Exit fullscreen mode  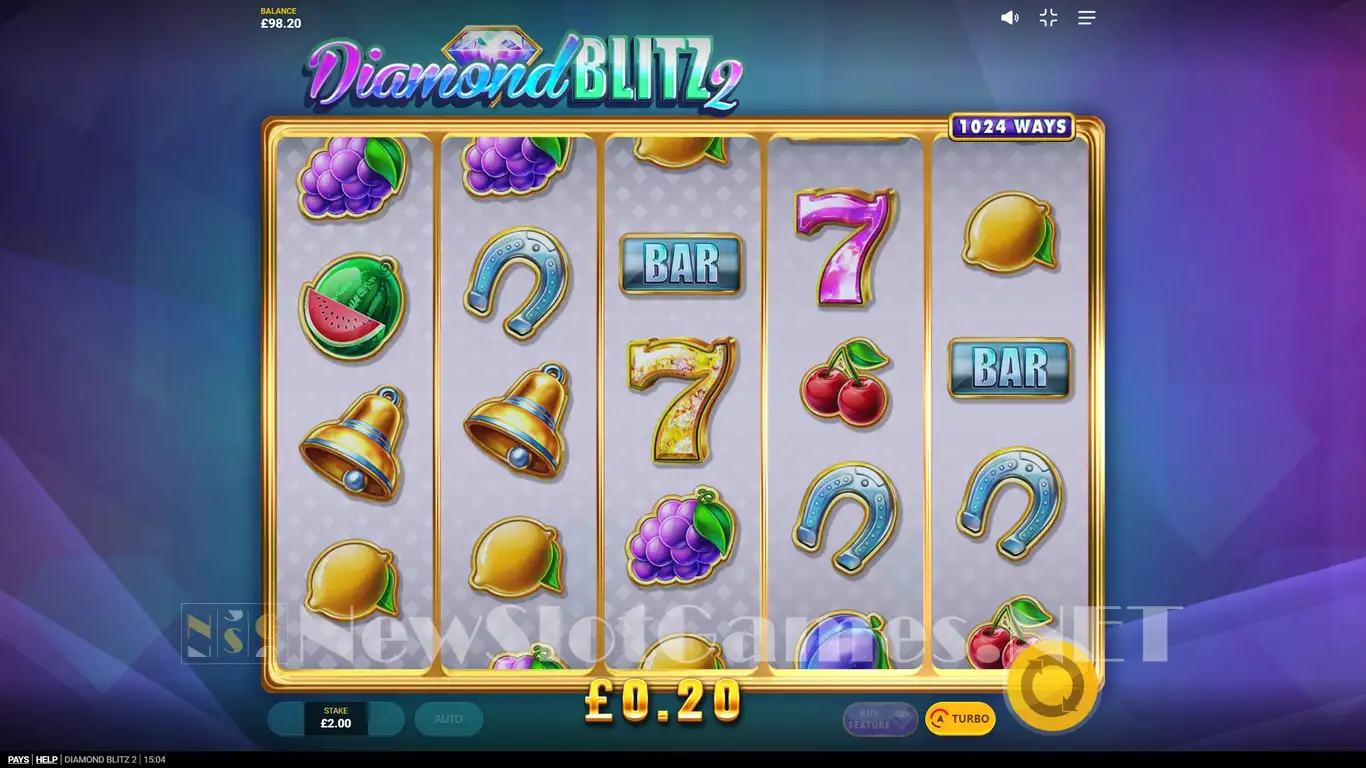(x=1048, y=18)
